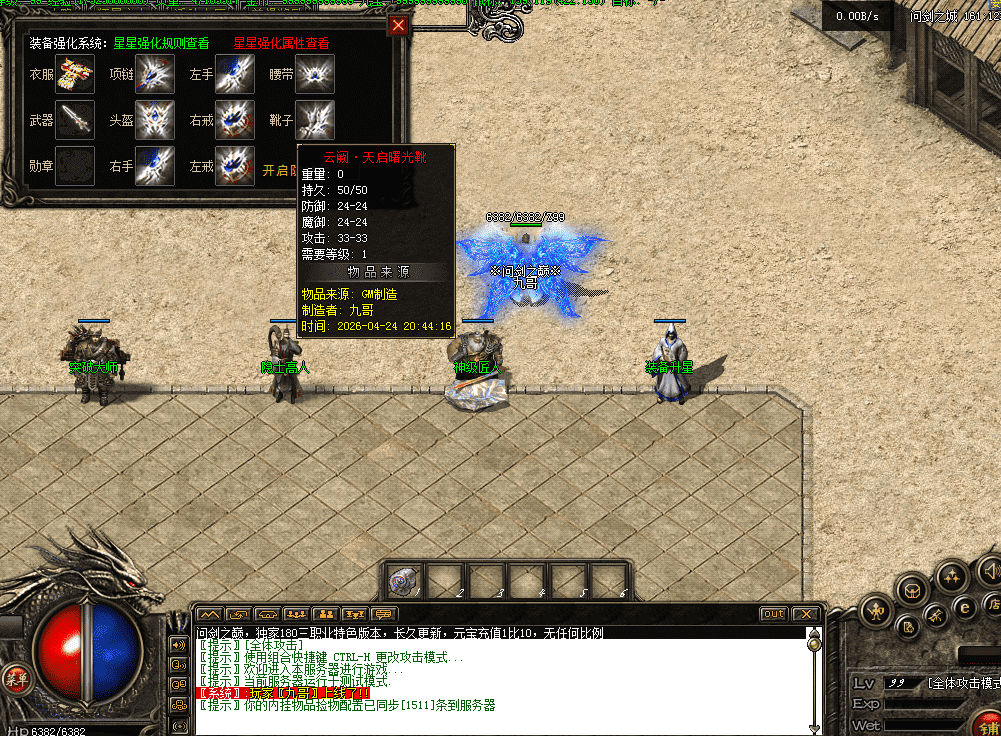Choose the 项链 necklace equipment slot
Viewport: 1001px width, 736px height.
click(x=155, y=74)
